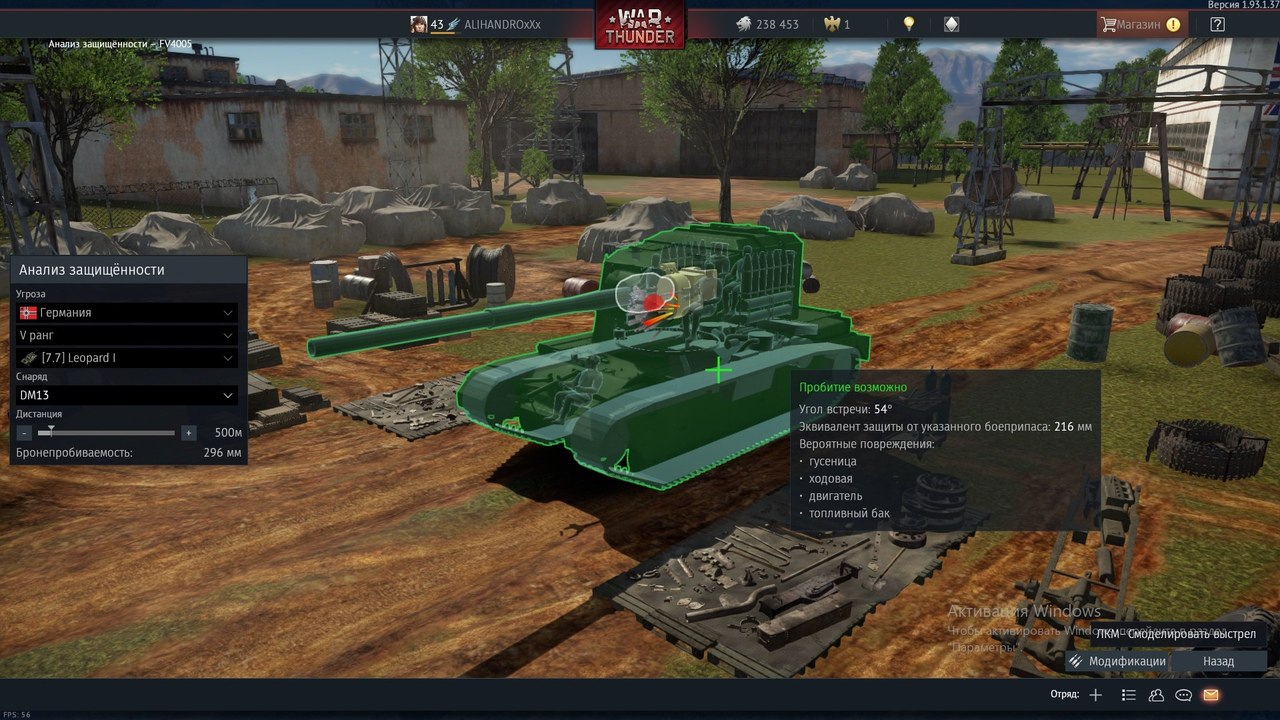Image resolution: width=1280 pixels, height=720 pixels.
Task: Increase distance with the plus button
Action: tap(188, 433)
